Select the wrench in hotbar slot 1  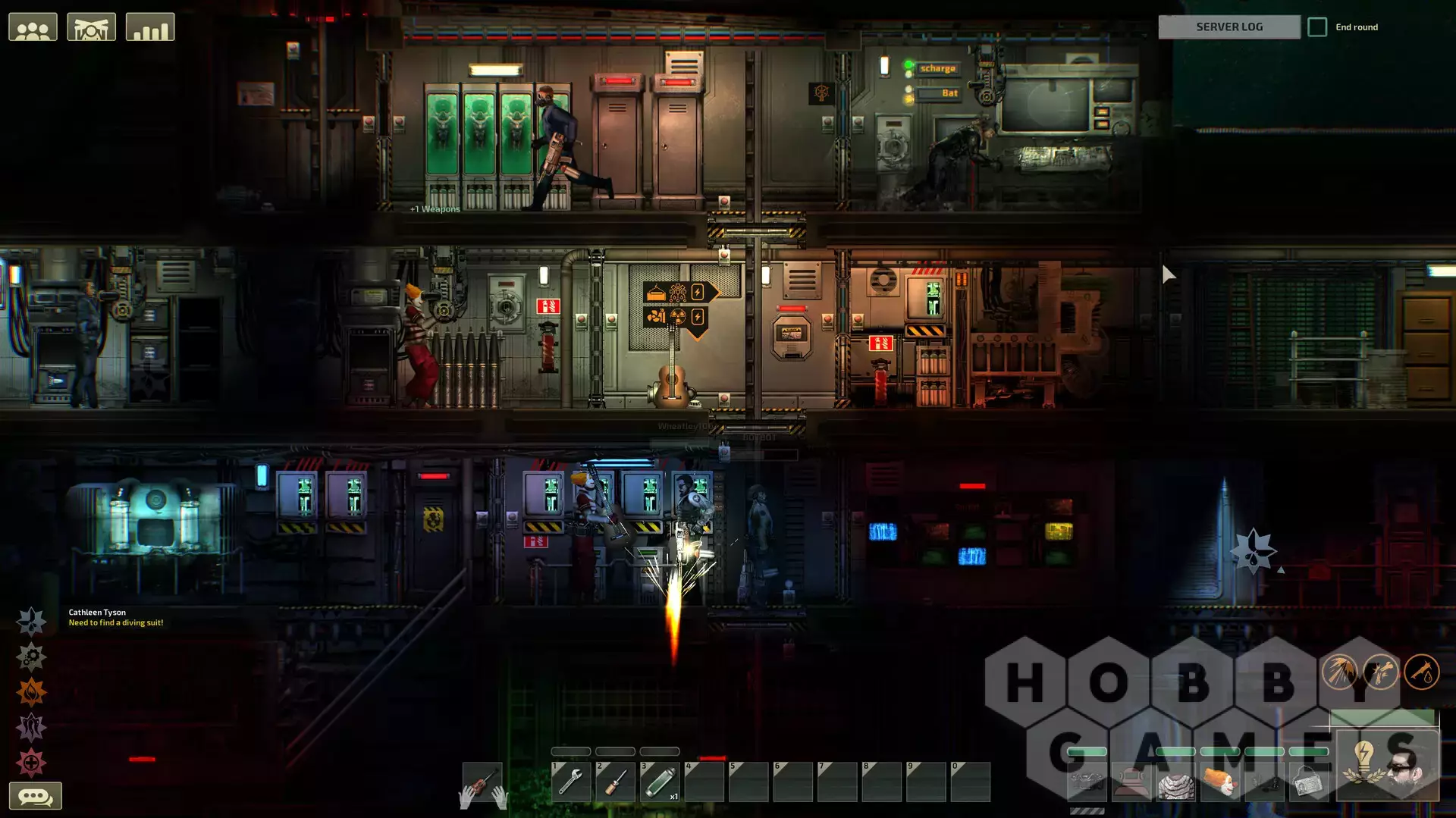coord(571,782)
